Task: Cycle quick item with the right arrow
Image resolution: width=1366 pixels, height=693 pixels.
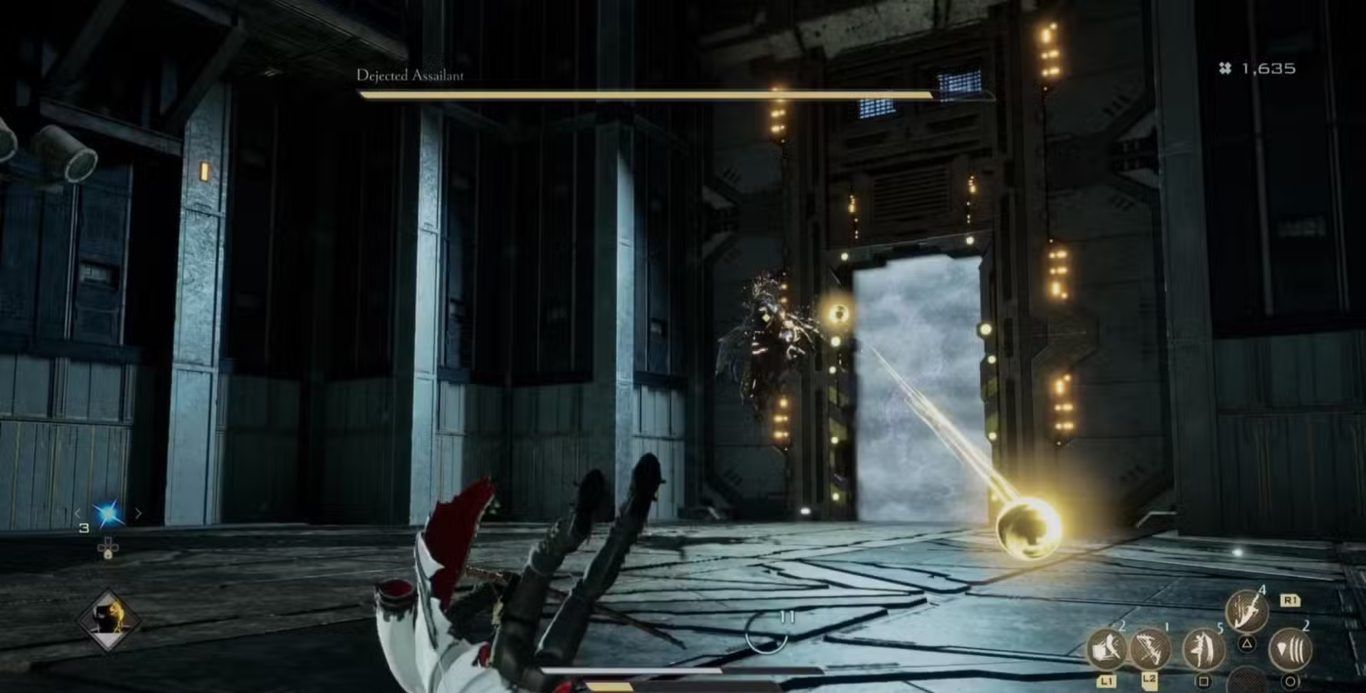Action: tap(138, 514)
